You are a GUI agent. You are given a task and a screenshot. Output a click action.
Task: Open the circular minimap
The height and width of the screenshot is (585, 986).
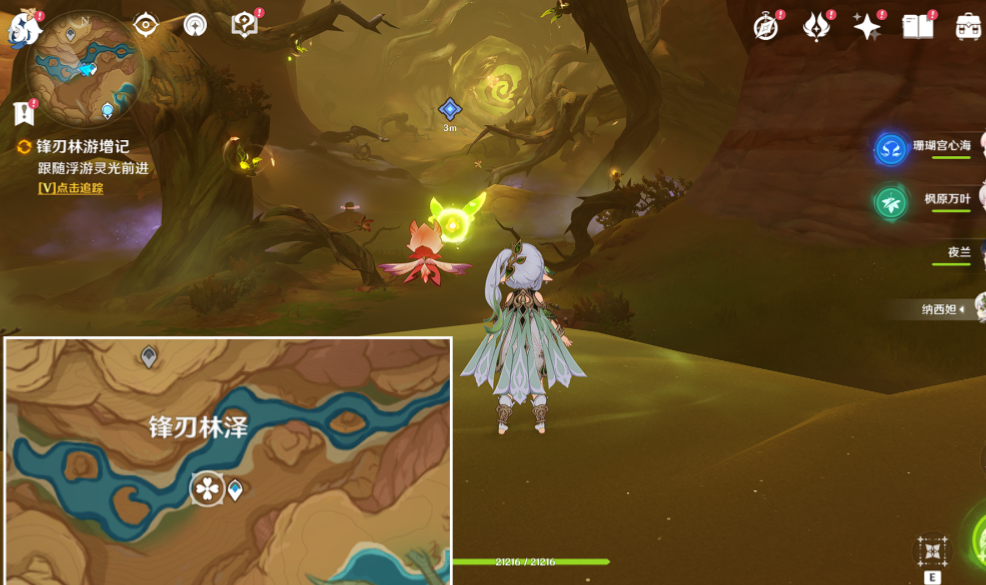(87, 66)
